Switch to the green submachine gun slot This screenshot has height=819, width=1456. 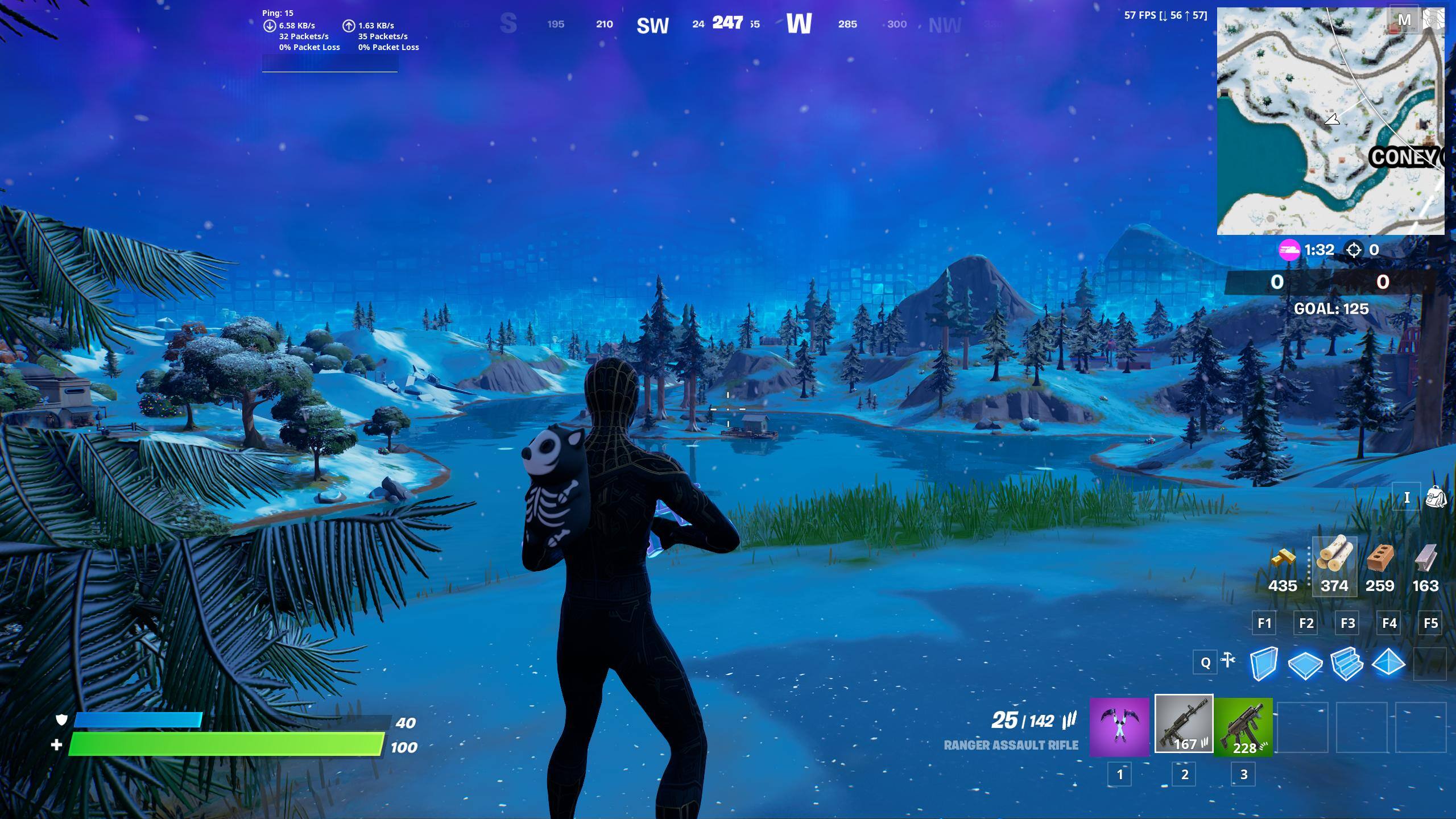(x=1244, y=727)
